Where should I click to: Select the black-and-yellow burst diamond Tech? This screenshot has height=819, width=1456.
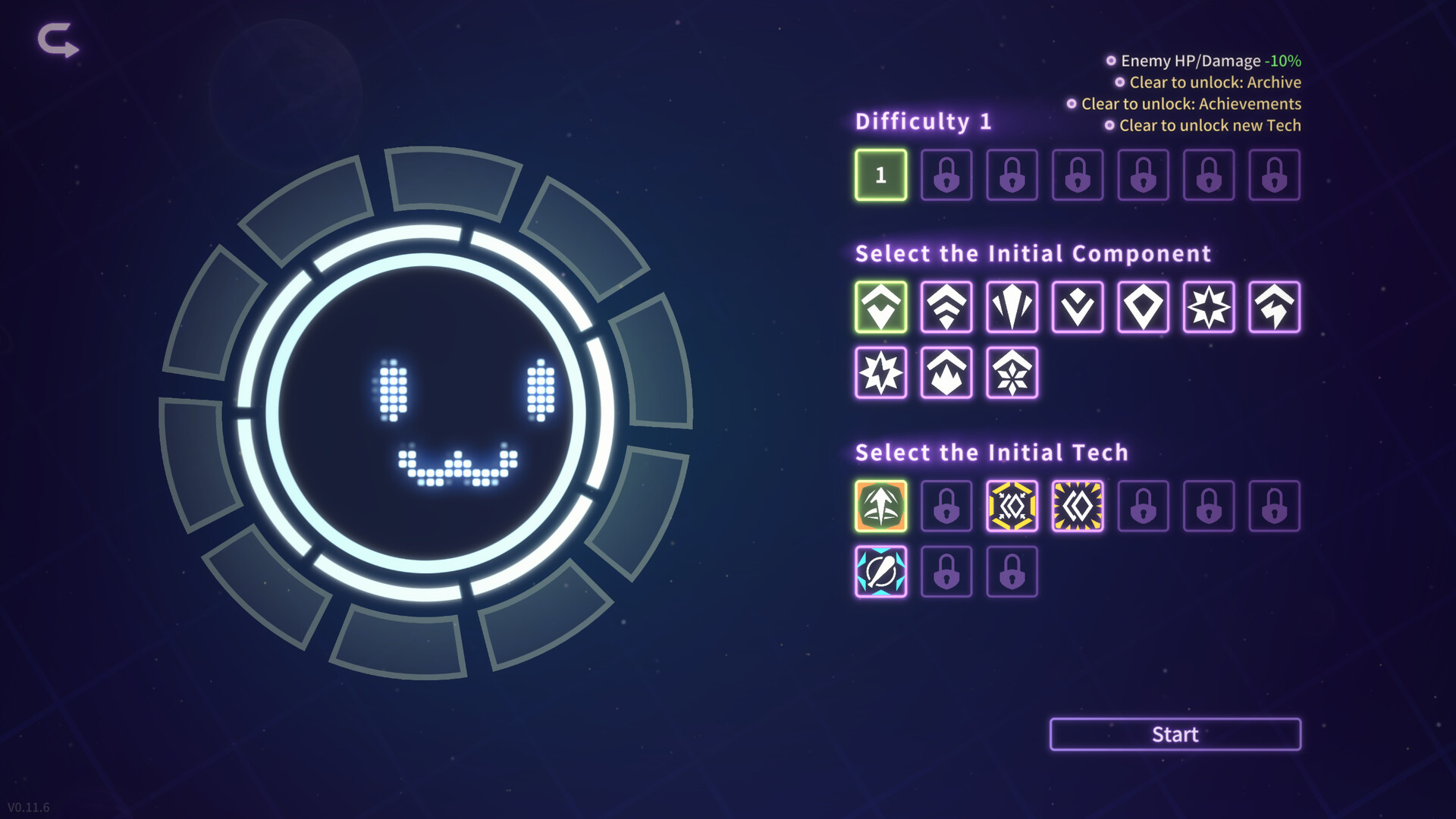pos(1078,507)
